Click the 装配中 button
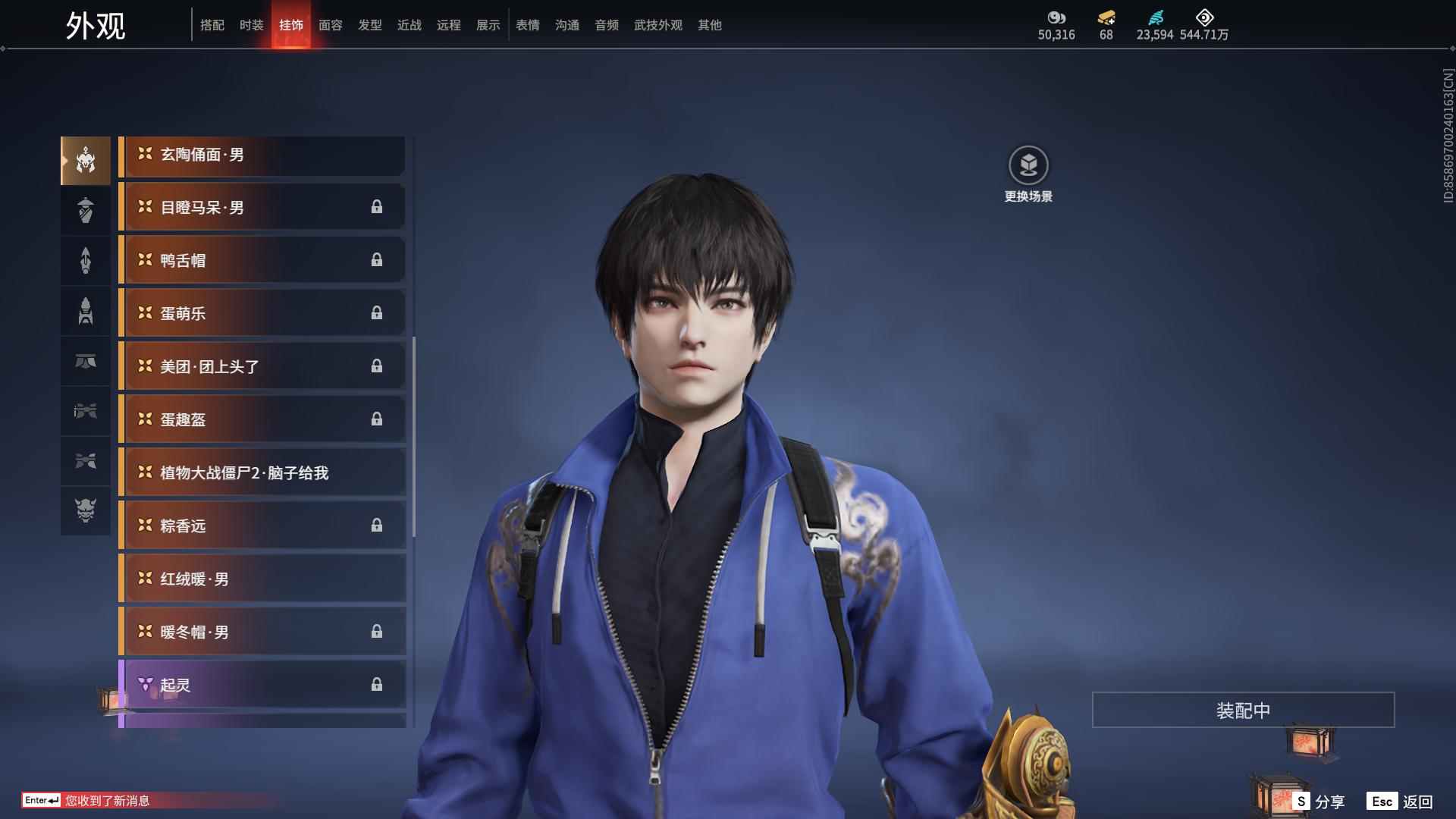1456x819 pixels. [1241, 711]
